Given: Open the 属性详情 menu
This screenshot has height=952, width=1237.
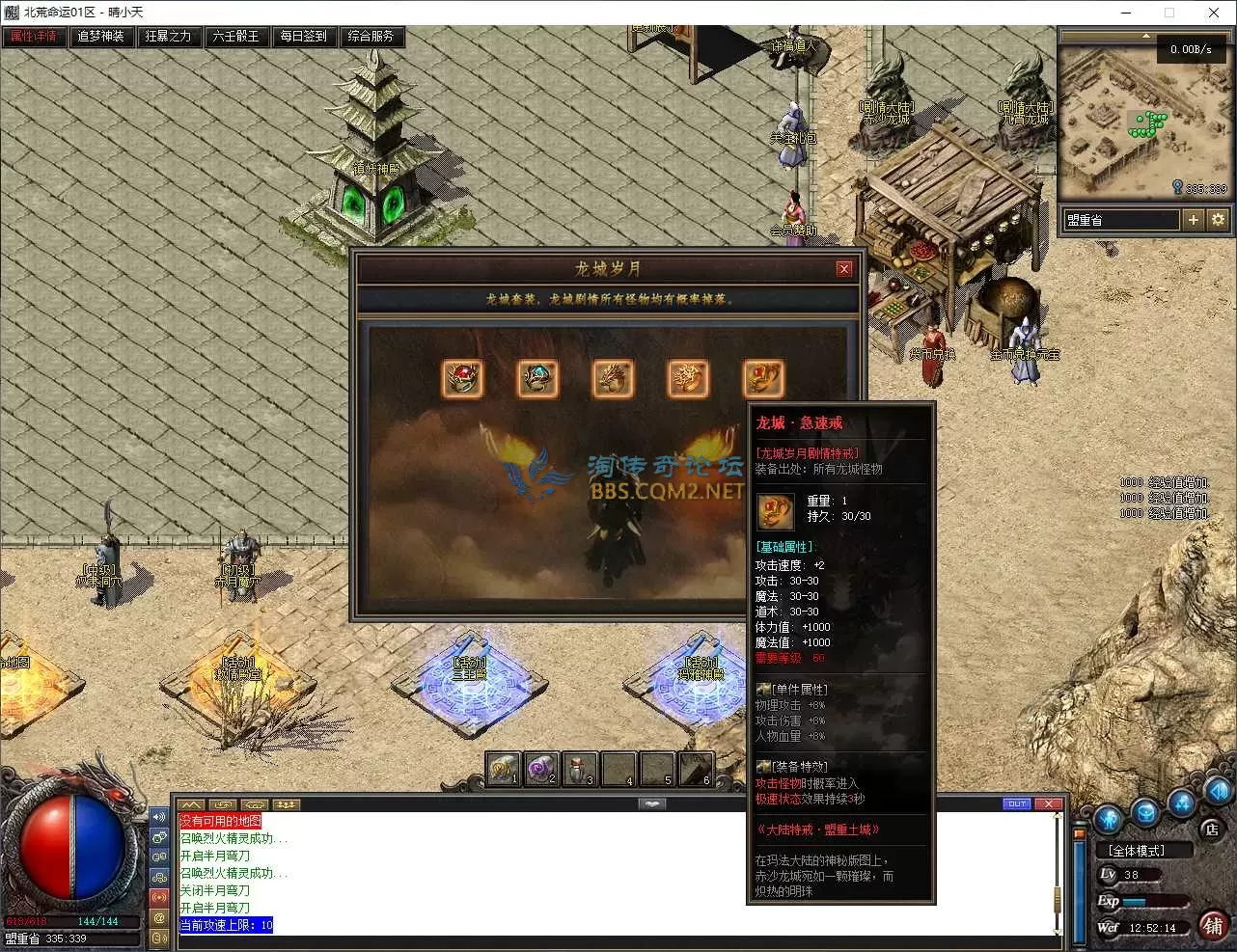Looking at the screenshot, I should pyautogui.click(x=34, y=37).
